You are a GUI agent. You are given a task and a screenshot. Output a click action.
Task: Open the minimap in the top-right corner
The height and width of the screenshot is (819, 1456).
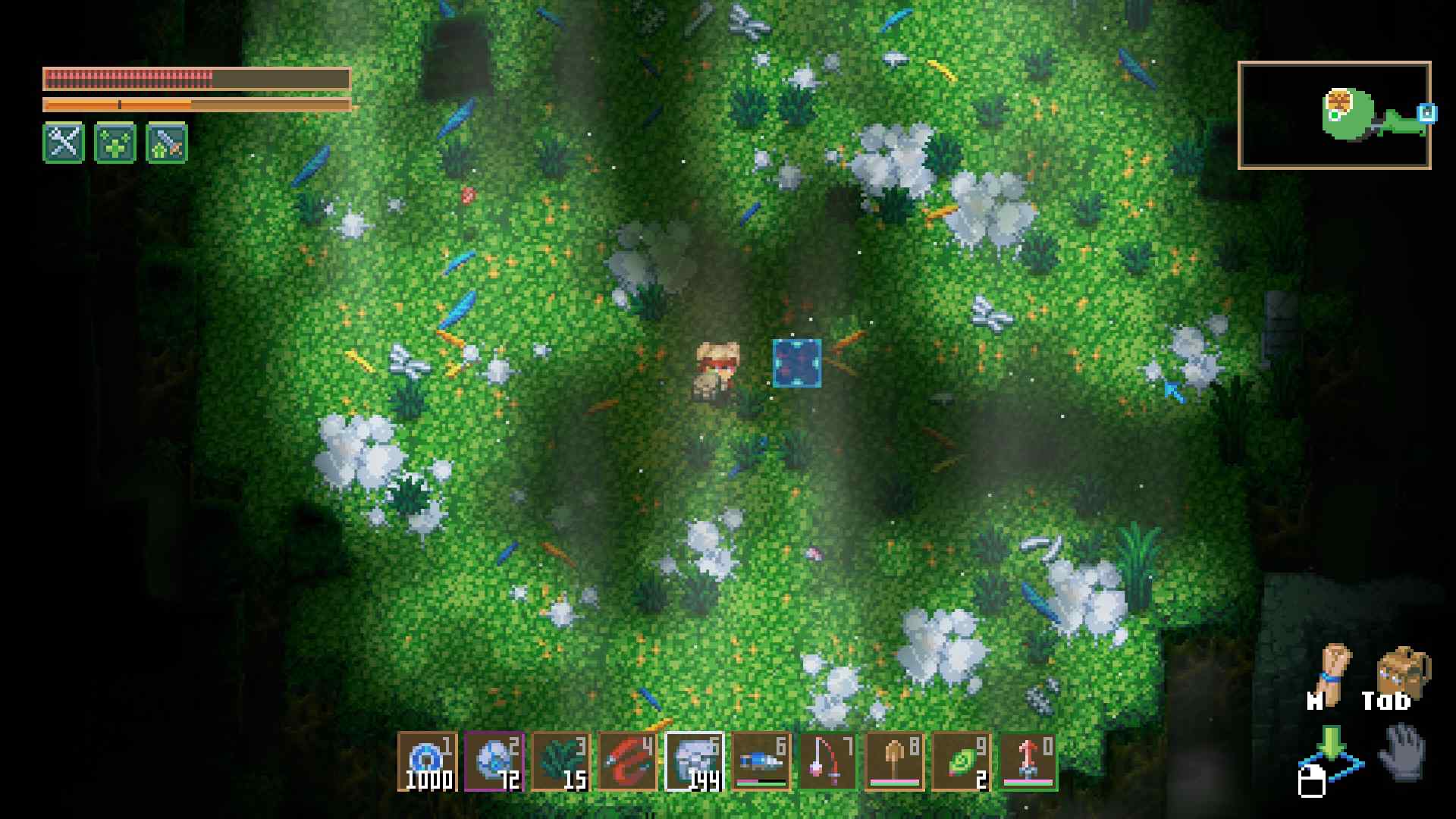point(1334,115)
